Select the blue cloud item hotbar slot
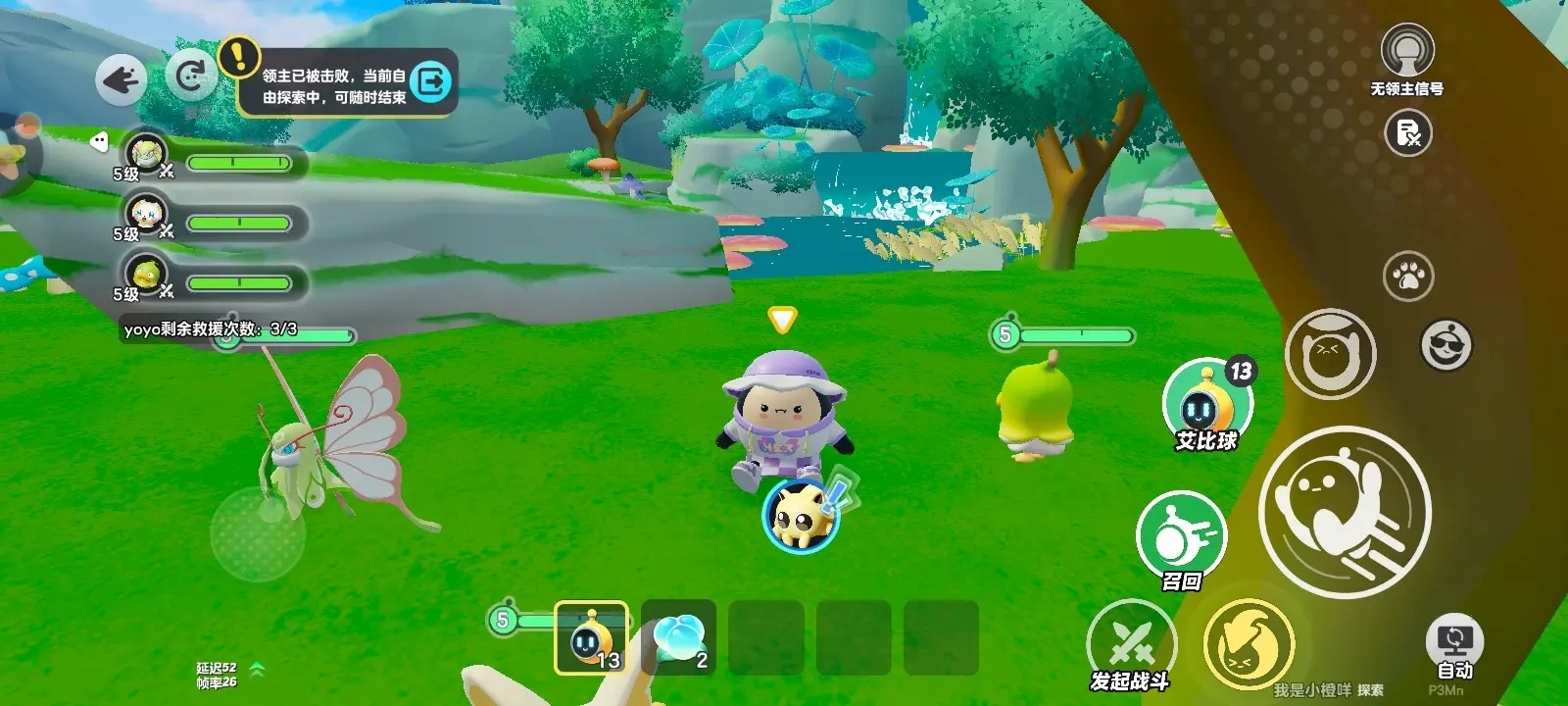The width and height of the screenshot is (1568, 706). coord(678,637)
